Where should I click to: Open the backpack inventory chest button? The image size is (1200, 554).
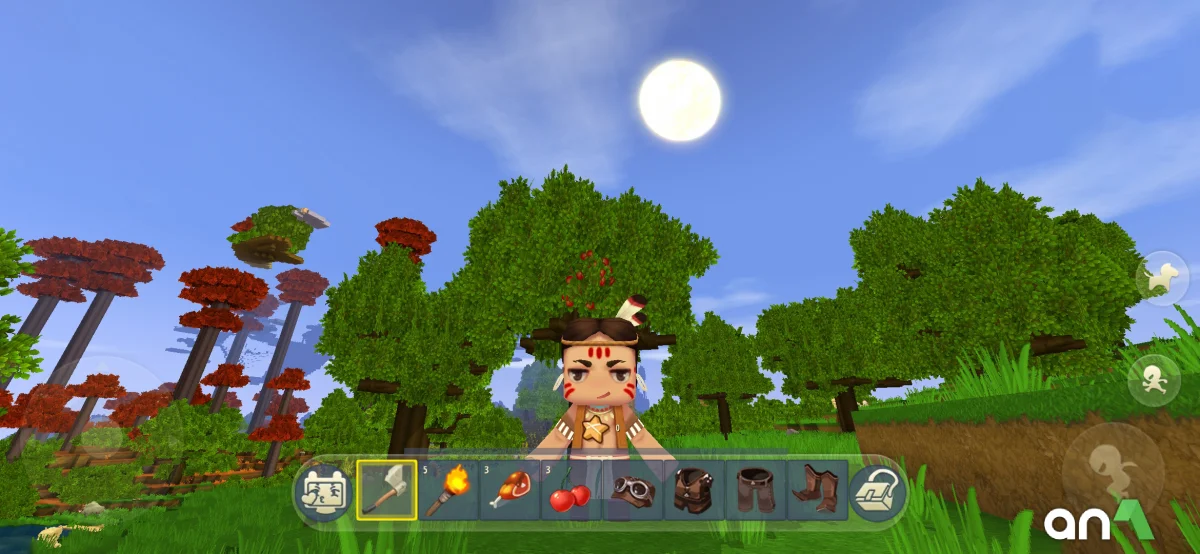pos(877,492)
